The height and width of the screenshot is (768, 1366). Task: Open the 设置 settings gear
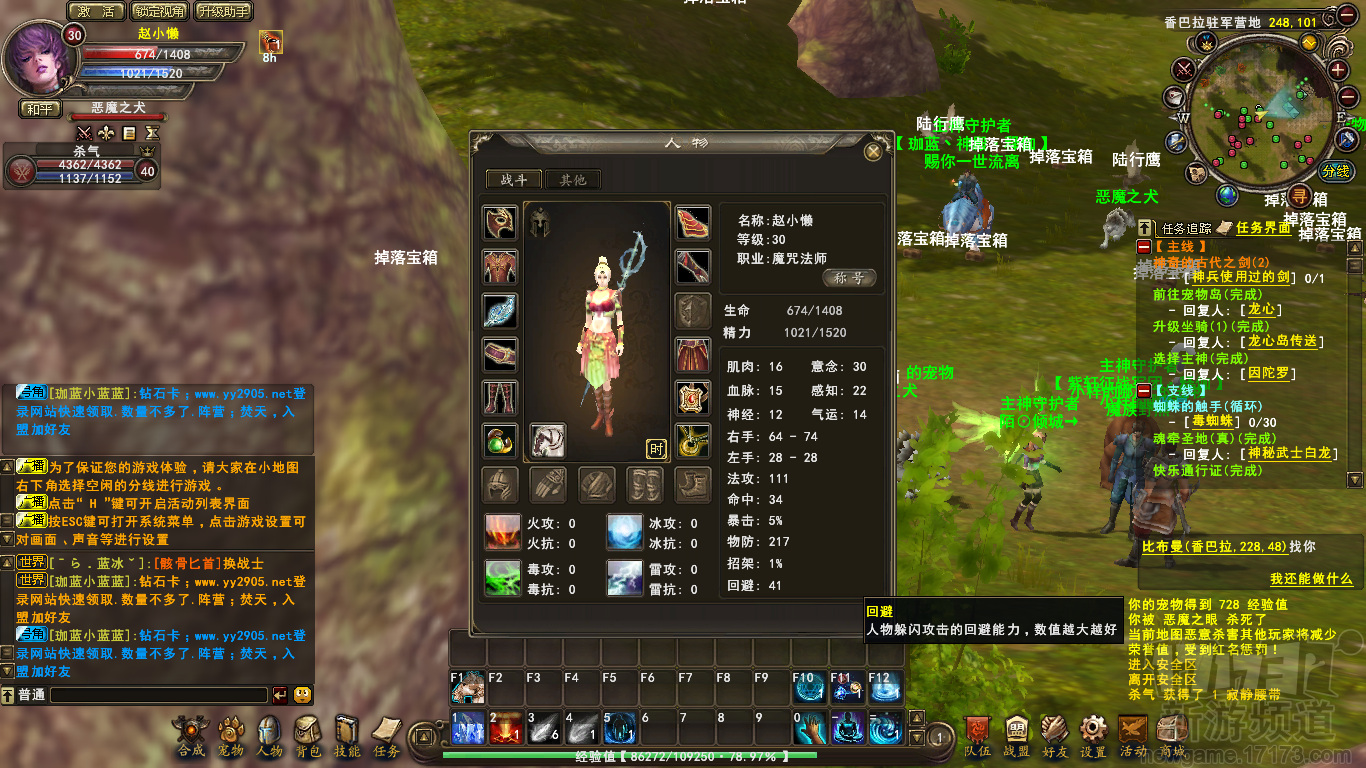(x=1093, y=733)
